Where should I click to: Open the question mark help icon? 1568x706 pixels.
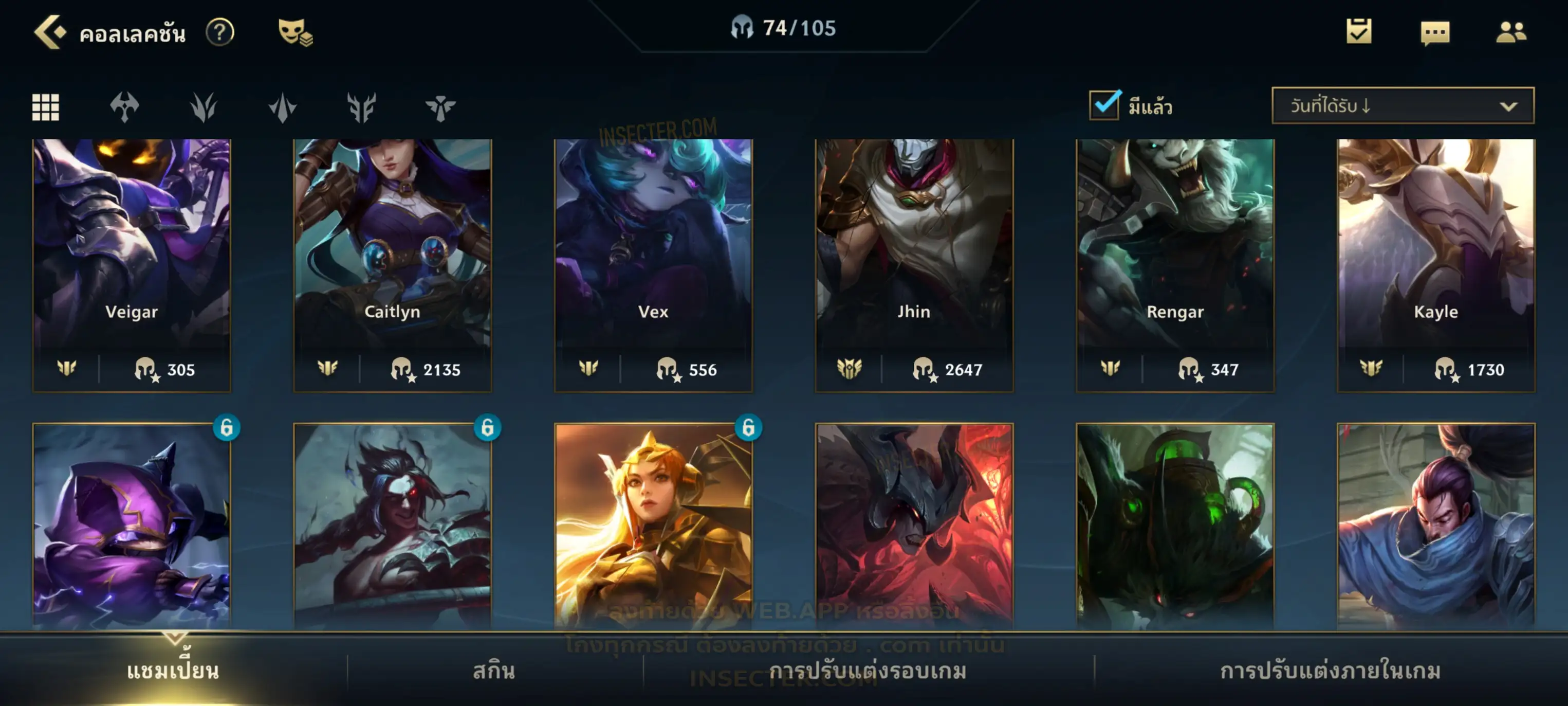[x=220, y=32]
